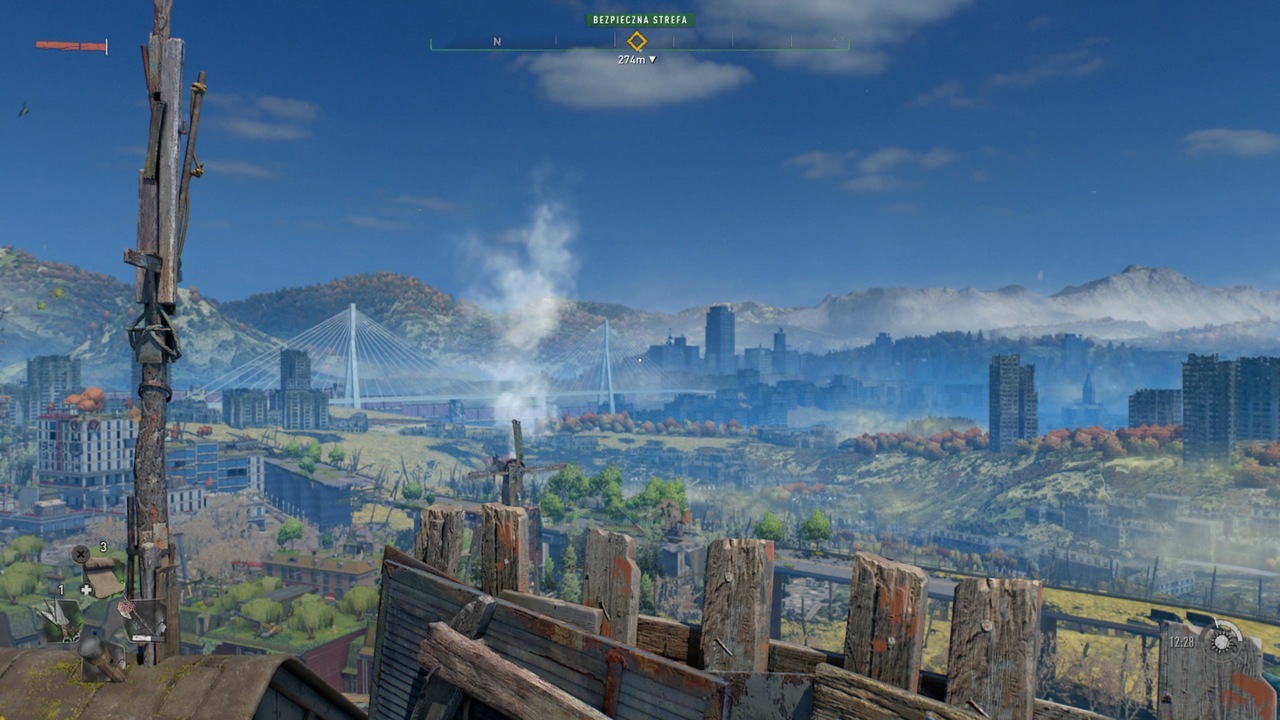This screenshot has height=720, width=1280.
Task: Click the red health bar top left
Action: coord(70,45)
